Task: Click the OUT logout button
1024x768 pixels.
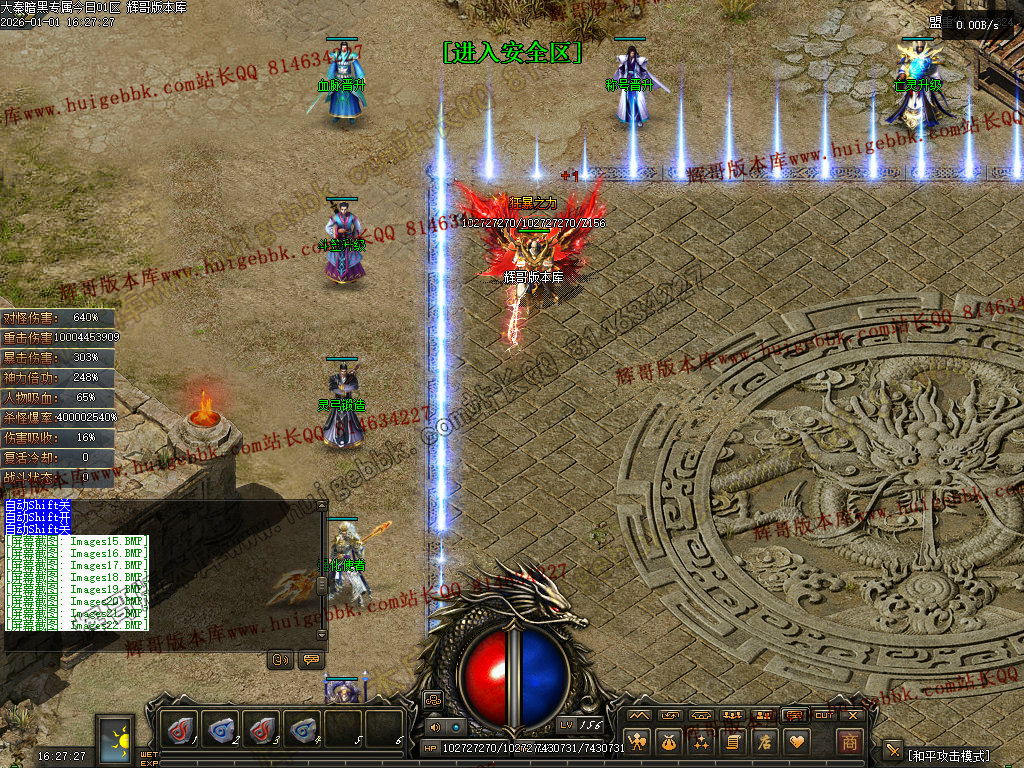Action: point(824,715)
